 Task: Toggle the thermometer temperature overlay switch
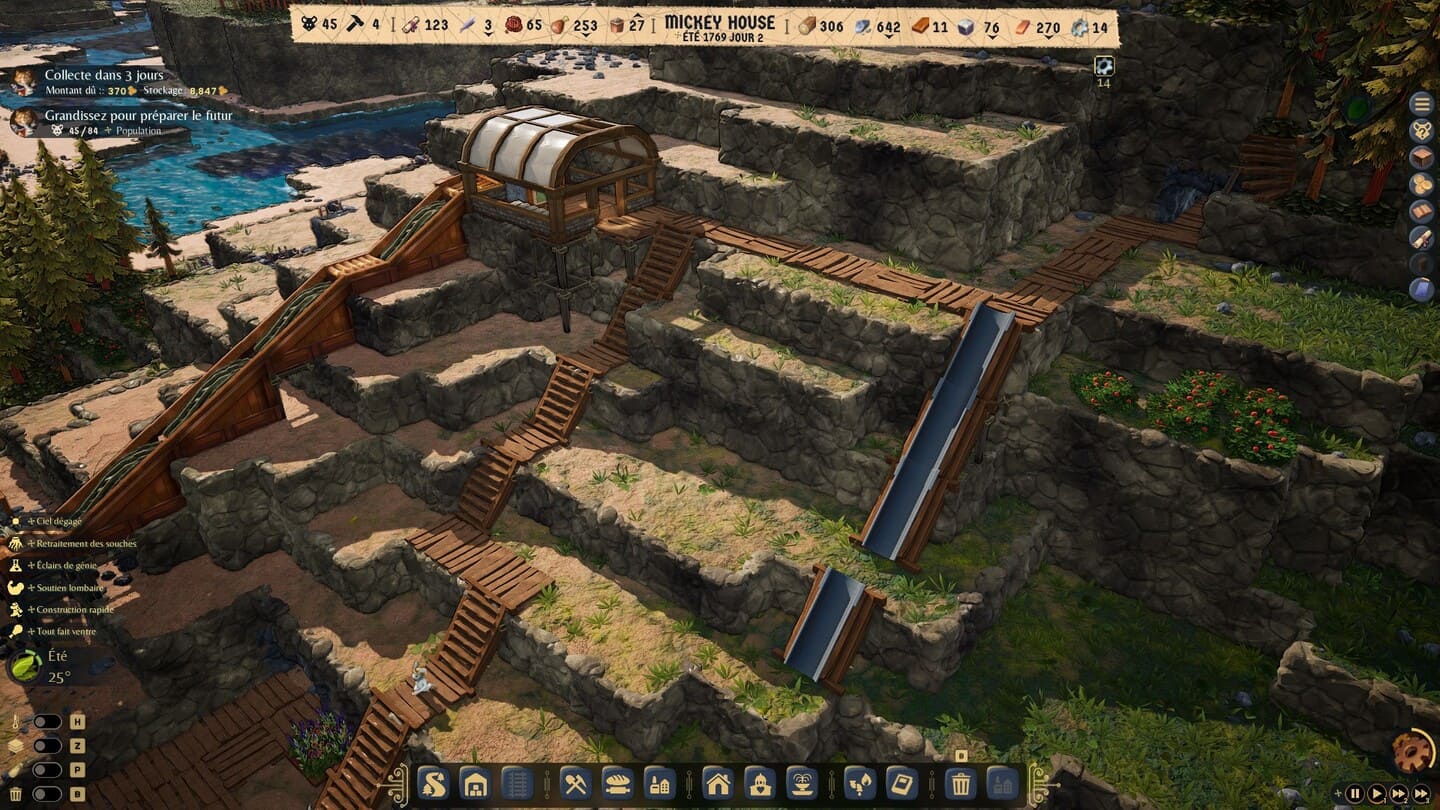(x=46, y=721)
